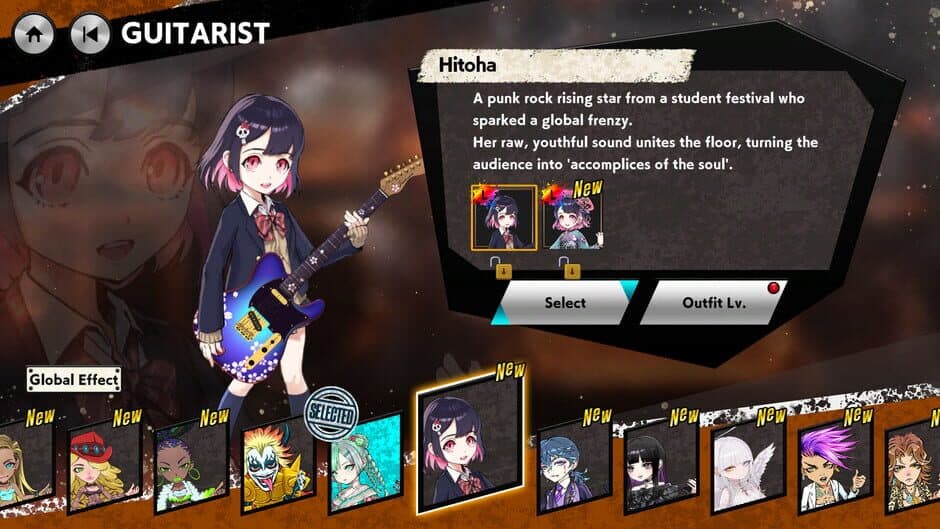Select the purple-mohawk guitarist

point(834,463)
